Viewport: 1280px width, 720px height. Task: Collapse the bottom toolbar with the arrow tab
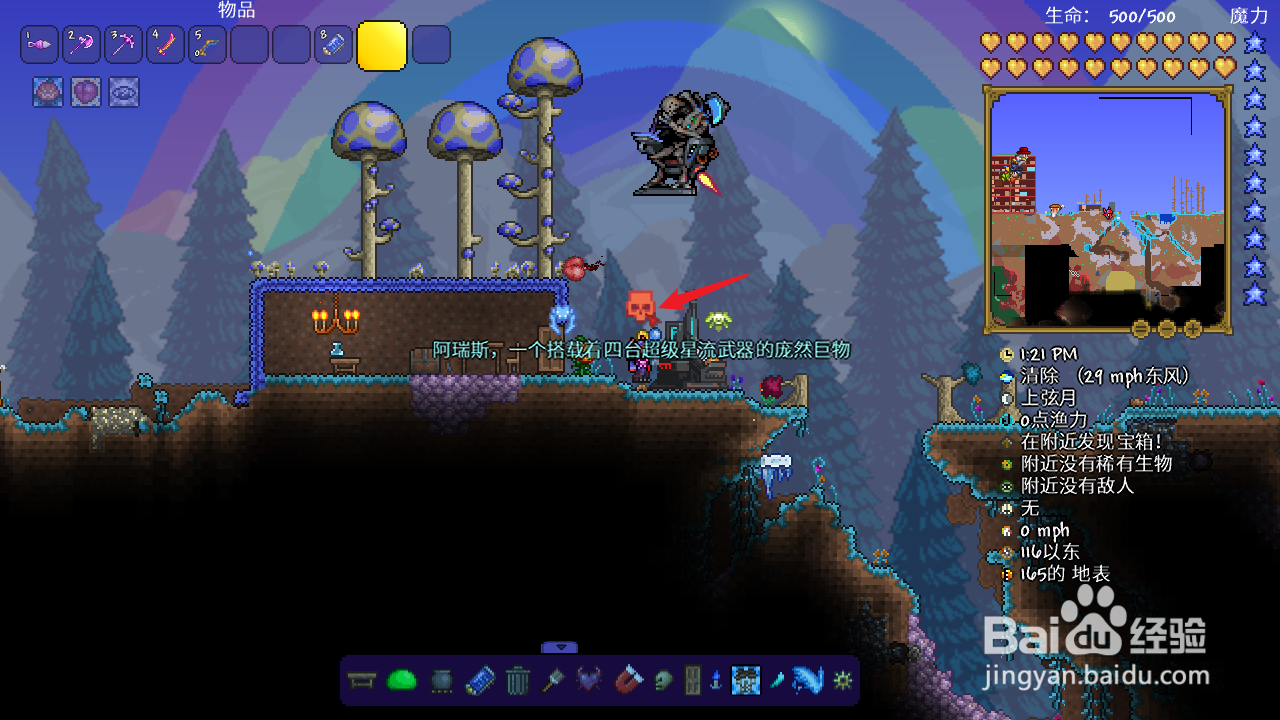[561, 647]
